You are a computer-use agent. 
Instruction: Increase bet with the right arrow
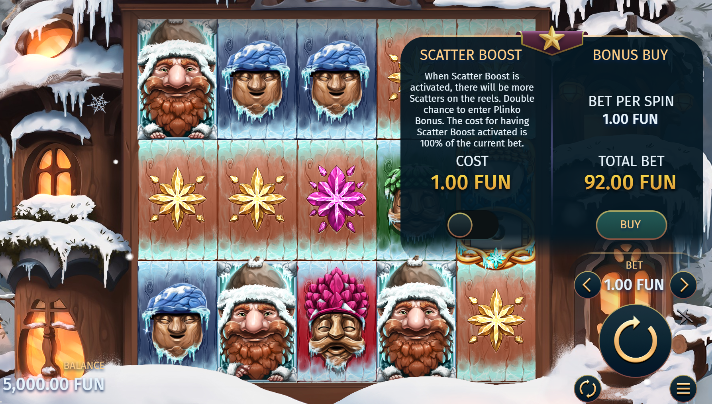point(683,285)
